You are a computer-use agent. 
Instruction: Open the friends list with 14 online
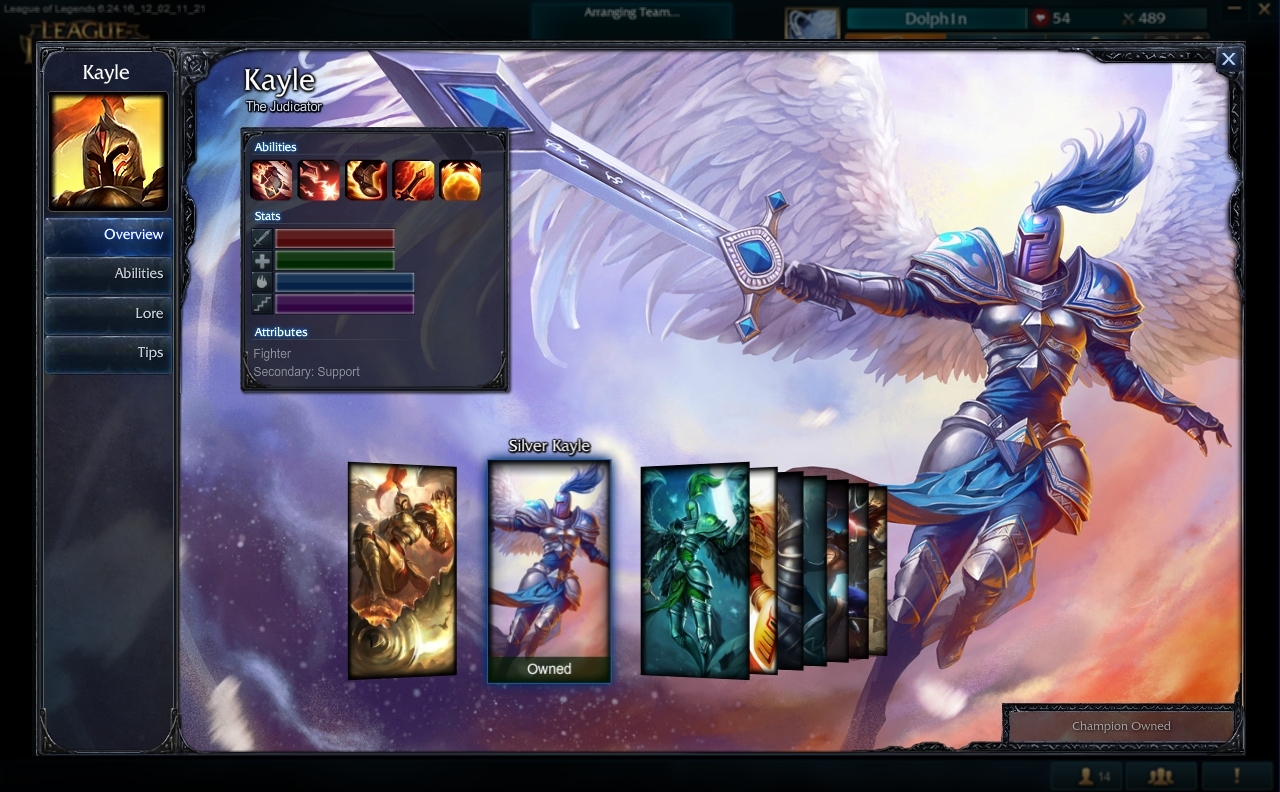[1090, 776]
